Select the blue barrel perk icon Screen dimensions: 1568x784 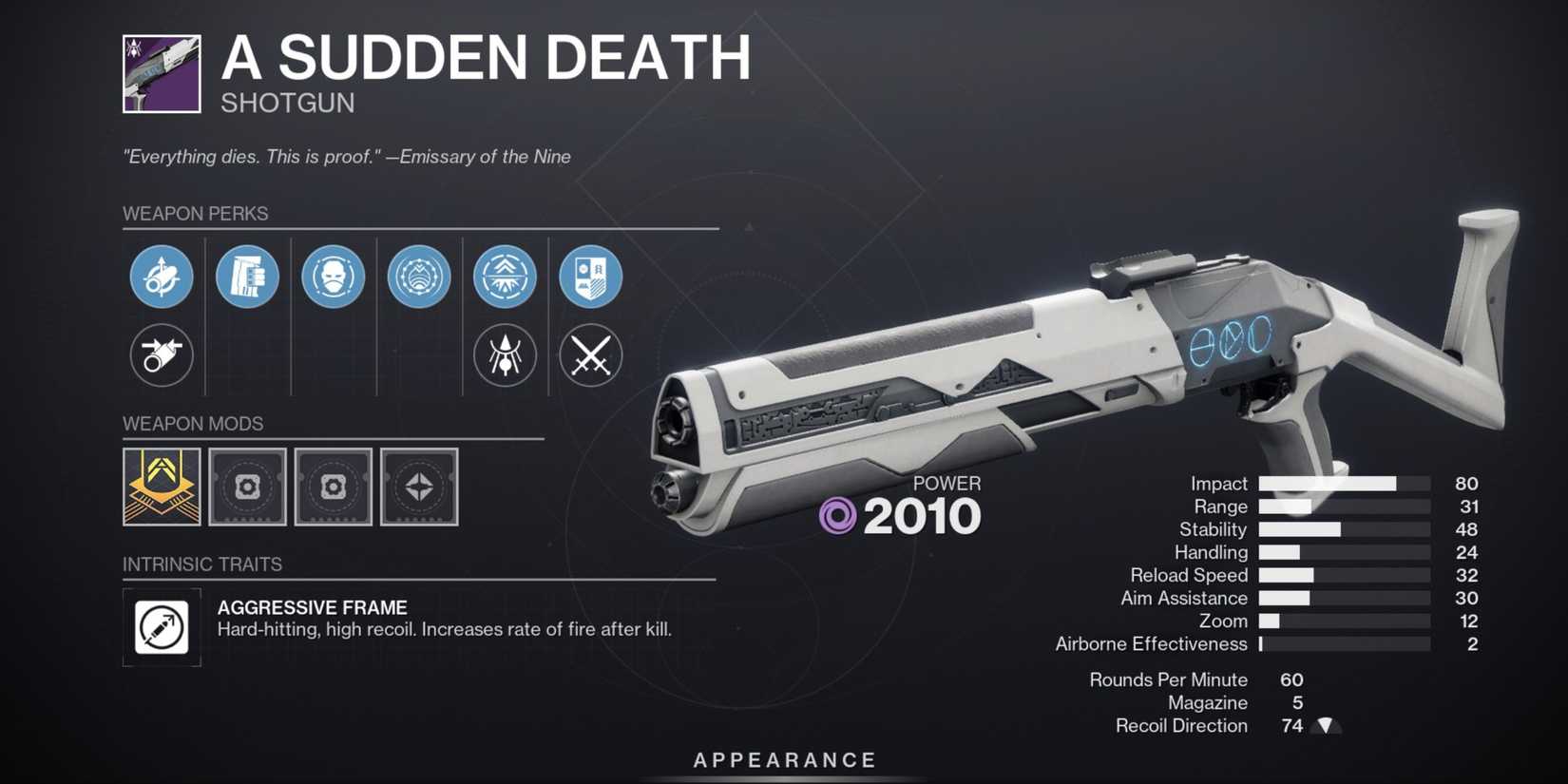coord(162,277)
